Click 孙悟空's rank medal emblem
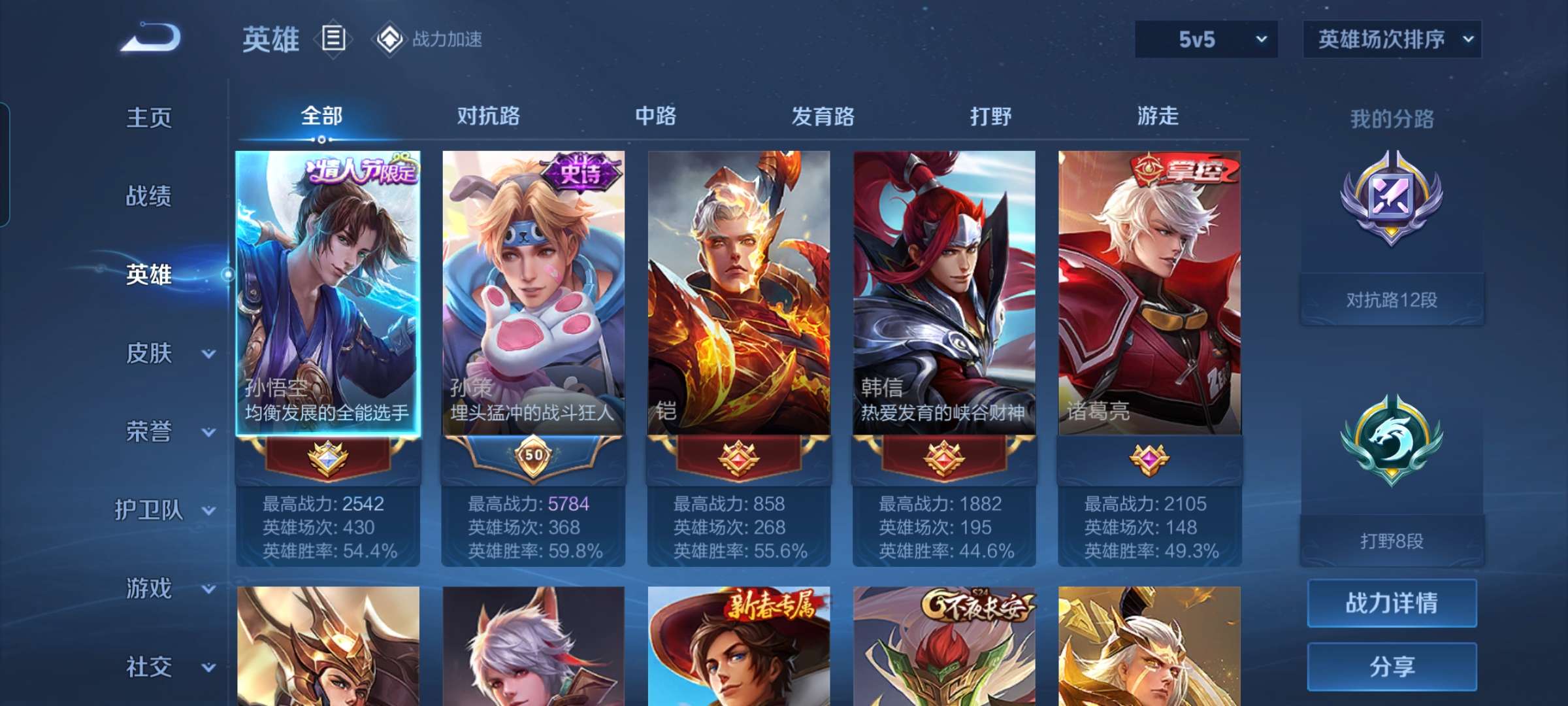1568x706 pixels. pyautogui.click(x=329, y=458)
